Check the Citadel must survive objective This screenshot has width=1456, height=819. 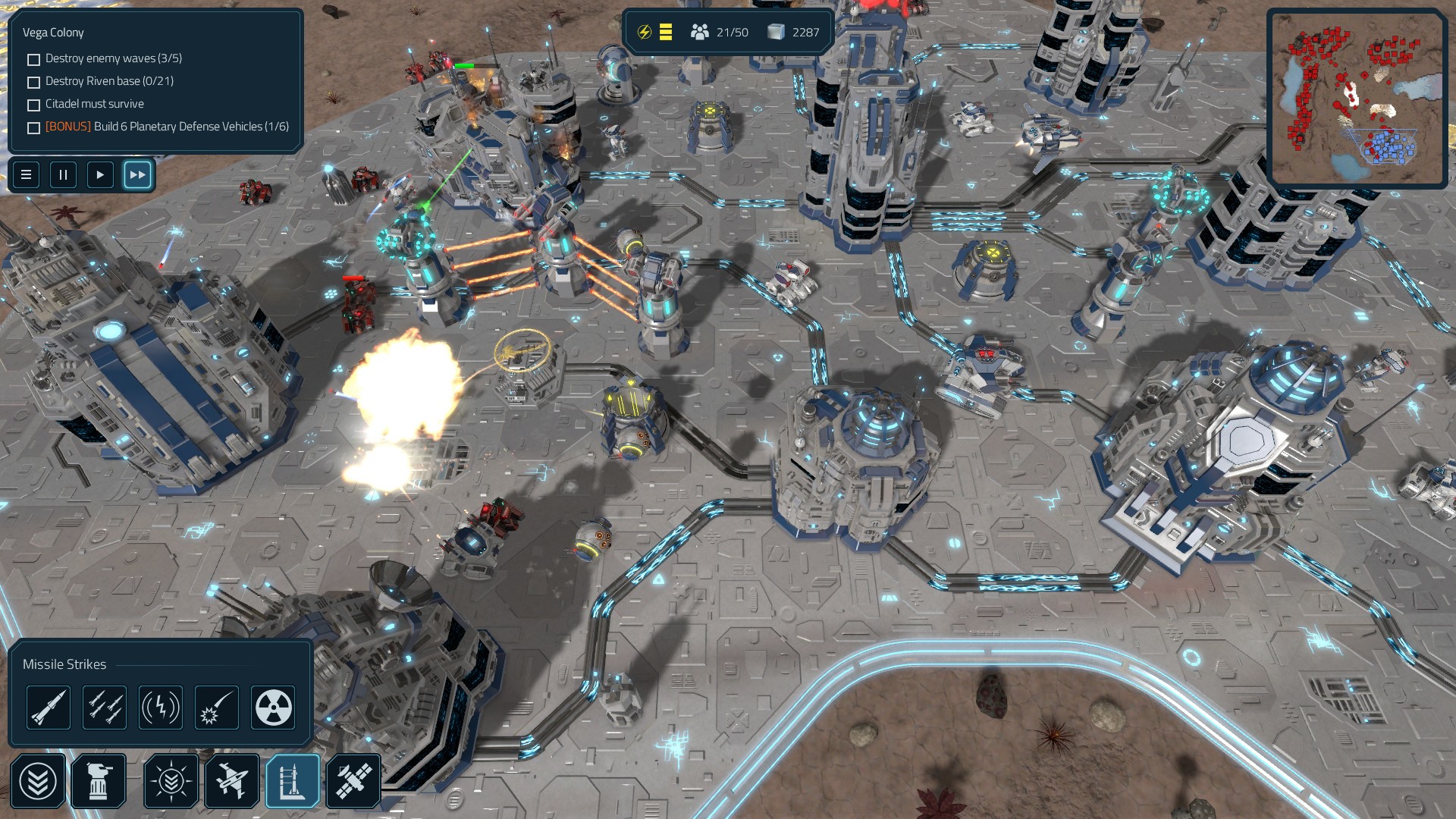(x=33, y=104)
